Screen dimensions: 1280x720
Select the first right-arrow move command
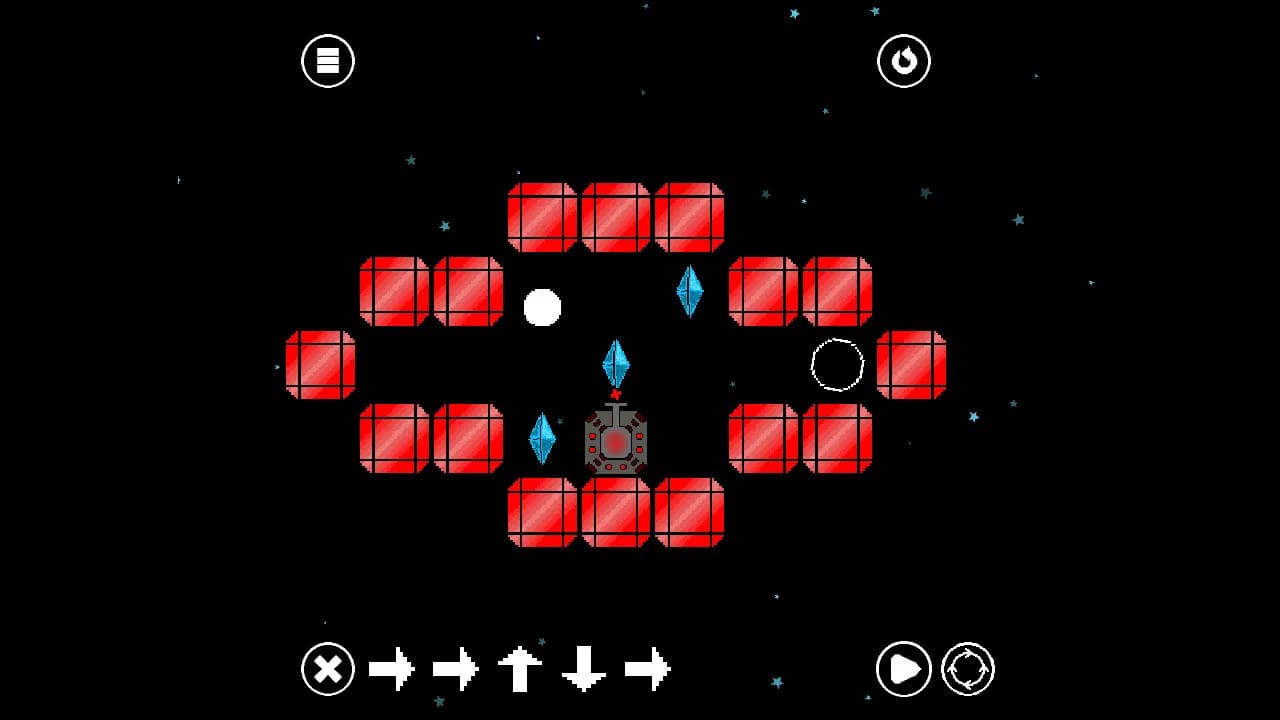(393, 668)
